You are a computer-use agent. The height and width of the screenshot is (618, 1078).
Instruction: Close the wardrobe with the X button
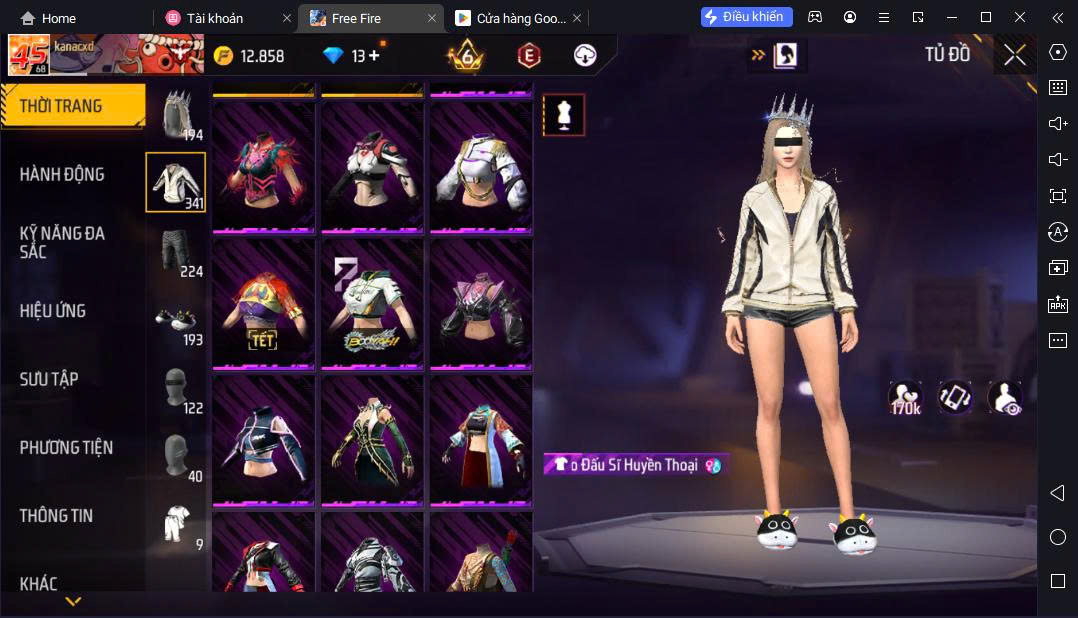[1014, 55]
